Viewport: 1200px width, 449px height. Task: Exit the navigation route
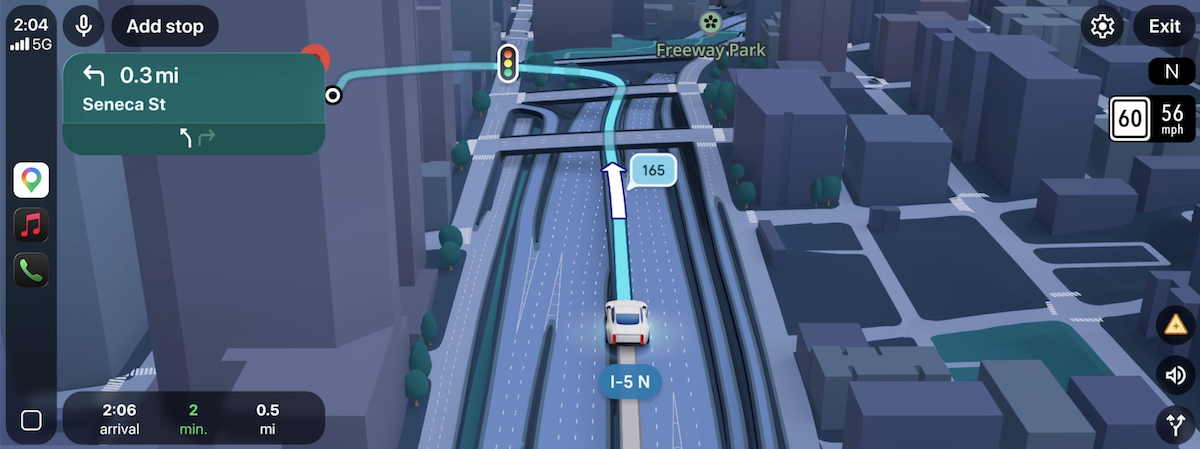pyautogui.click(x=1164, y=26)
